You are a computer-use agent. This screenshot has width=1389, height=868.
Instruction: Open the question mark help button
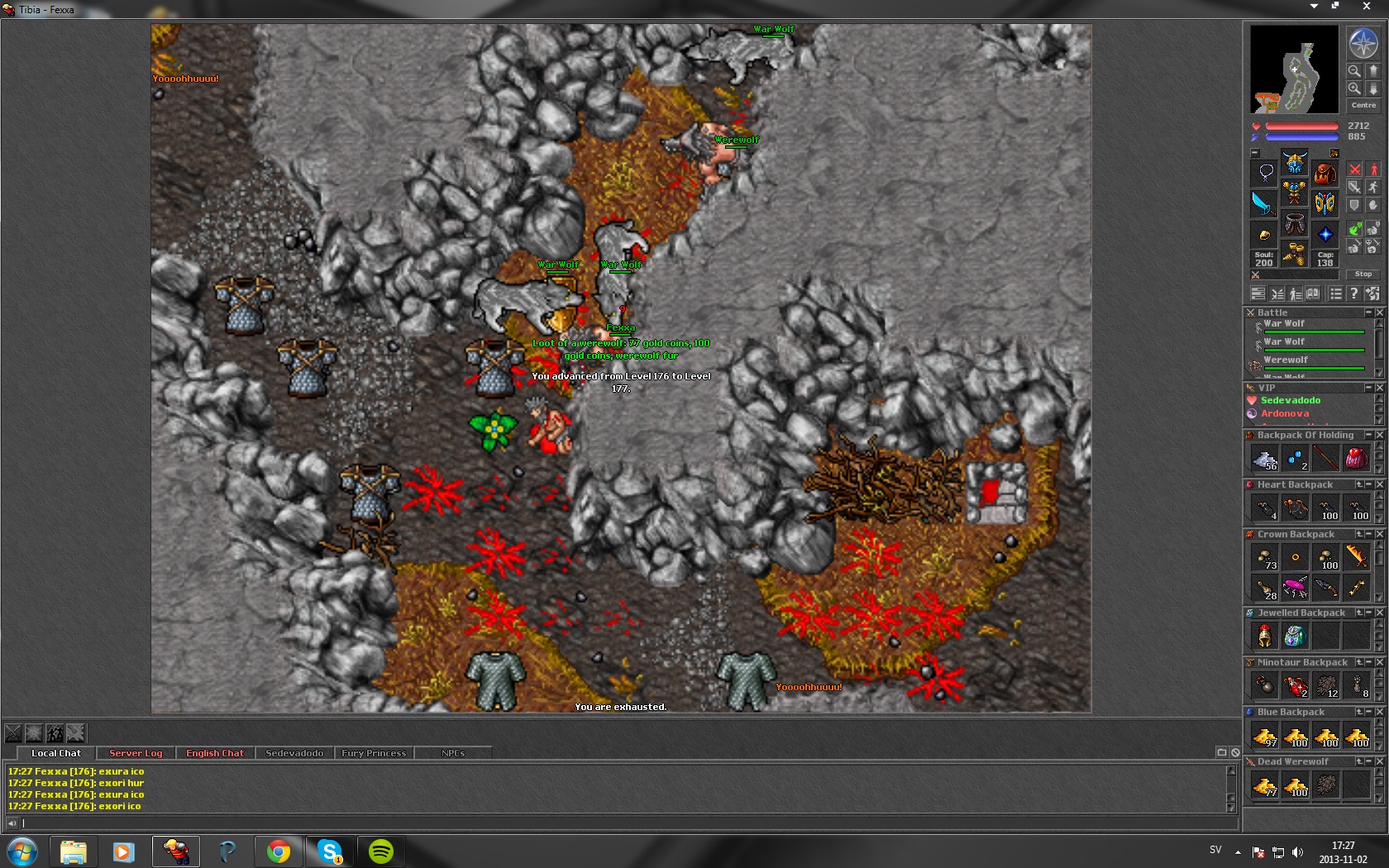(1353, 293)
